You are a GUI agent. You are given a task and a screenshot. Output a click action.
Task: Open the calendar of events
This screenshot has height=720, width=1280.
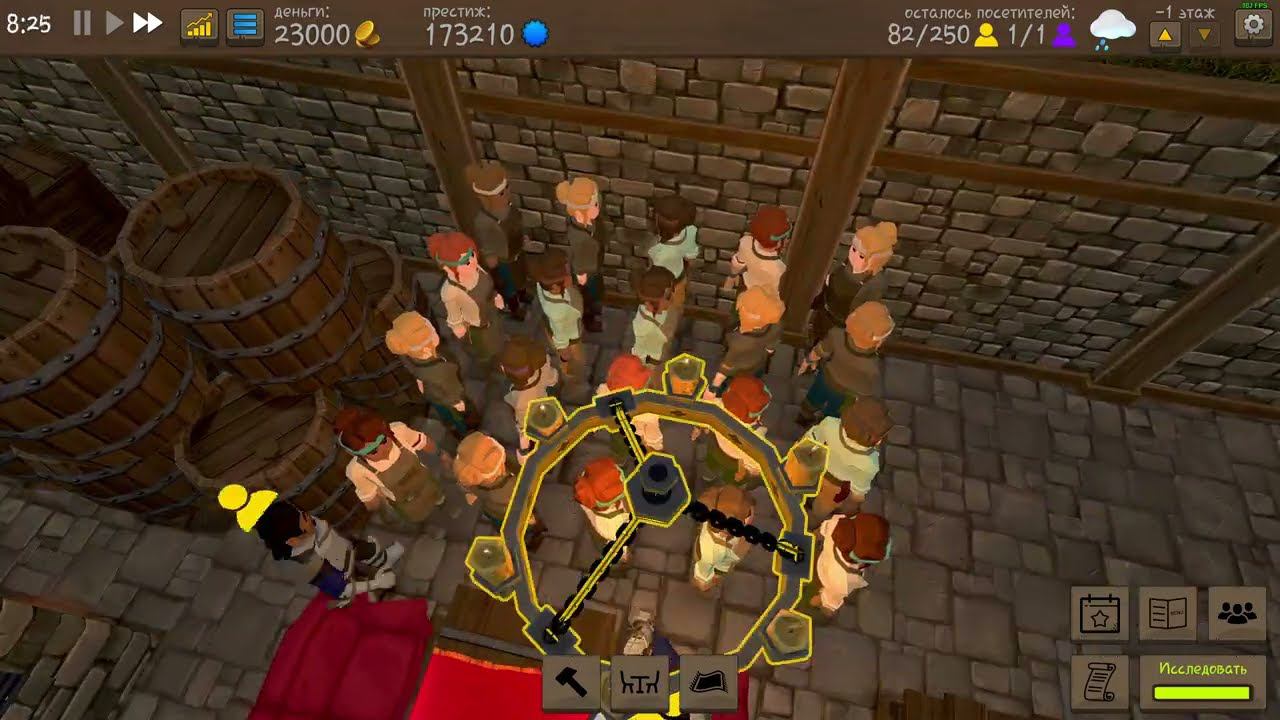point(1098,616)
